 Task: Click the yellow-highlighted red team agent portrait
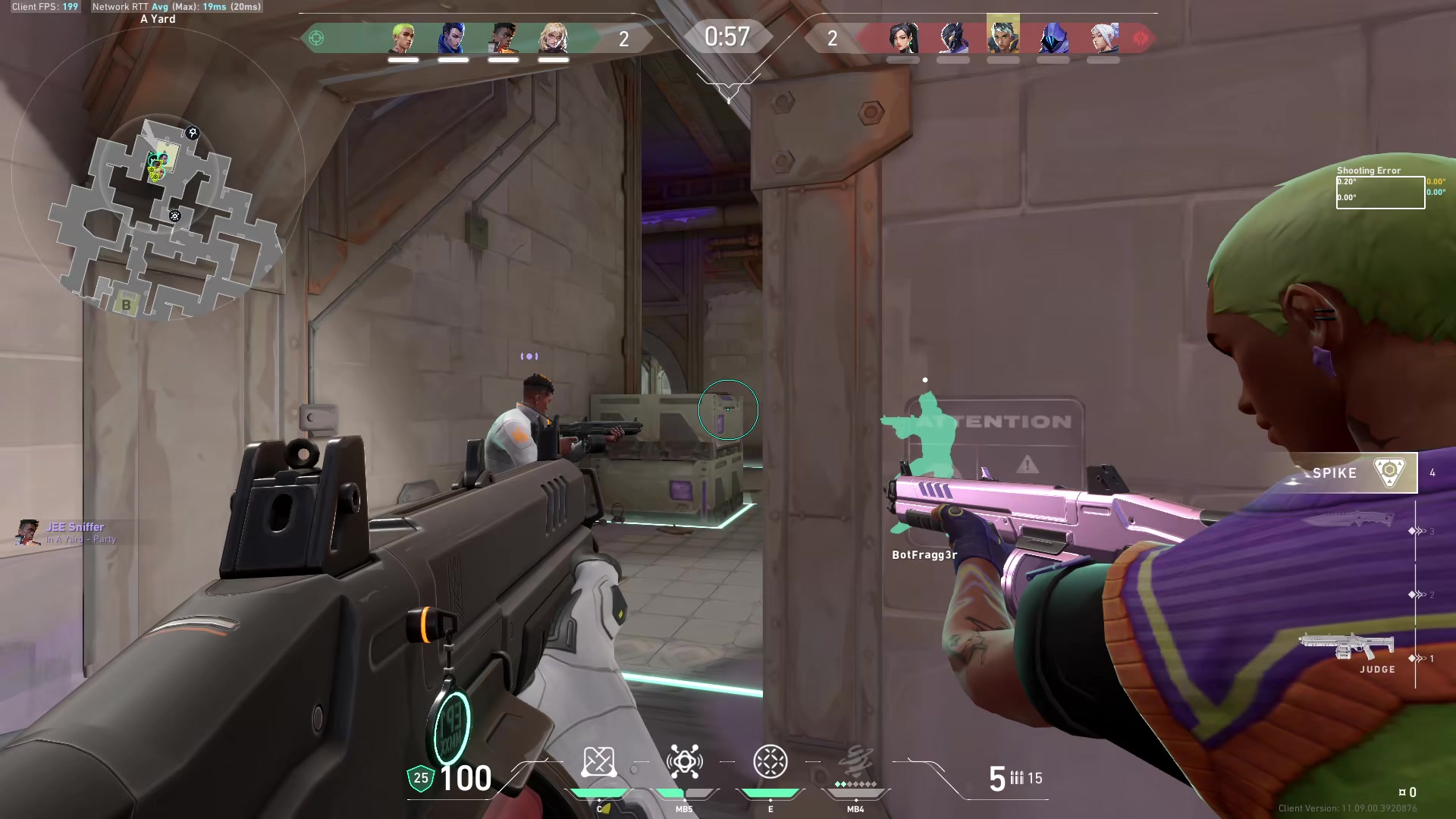click(x=1003, y=36)
